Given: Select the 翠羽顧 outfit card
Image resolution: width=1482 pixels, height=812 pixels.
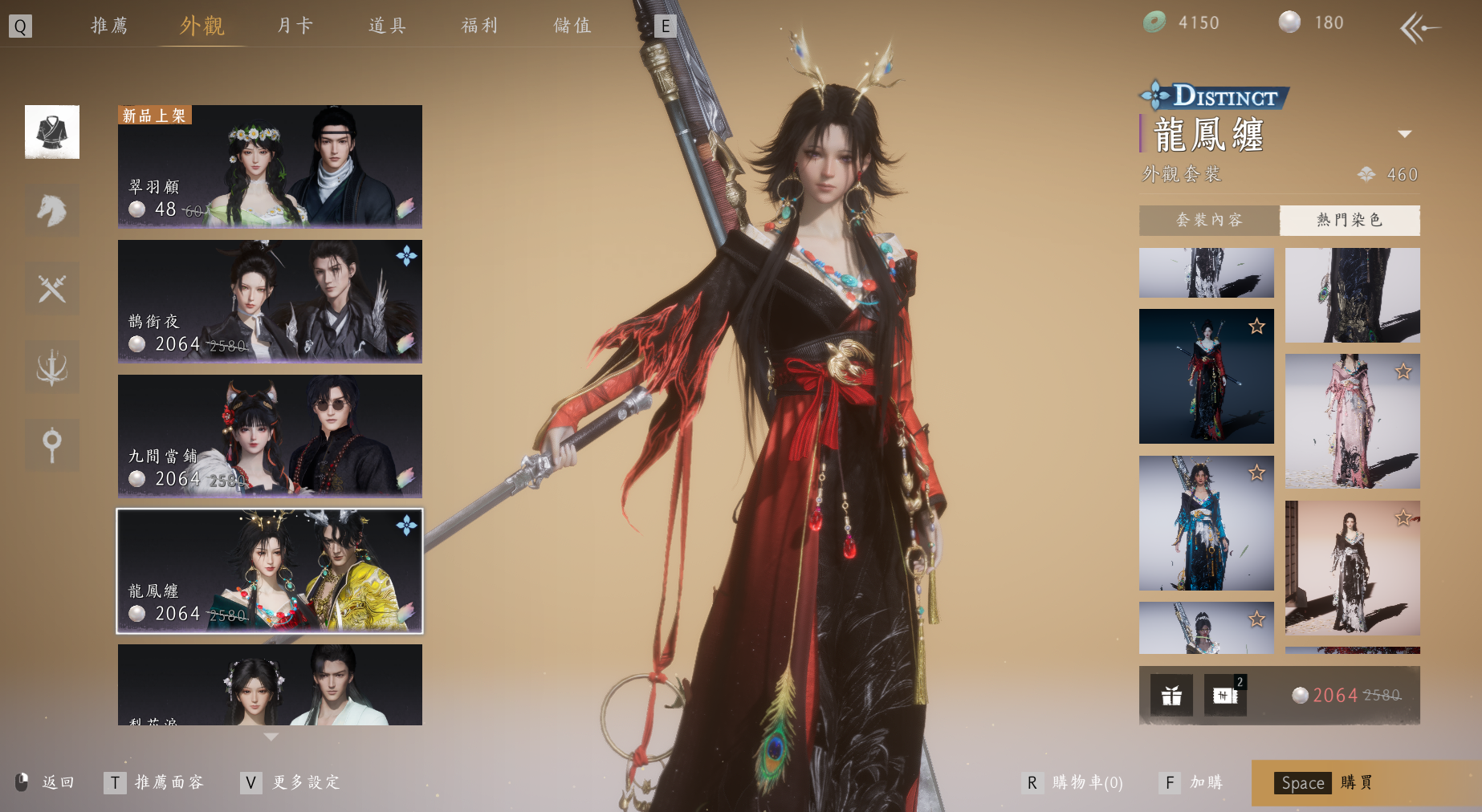Looking at the screenshot, I should pos(270,166).
